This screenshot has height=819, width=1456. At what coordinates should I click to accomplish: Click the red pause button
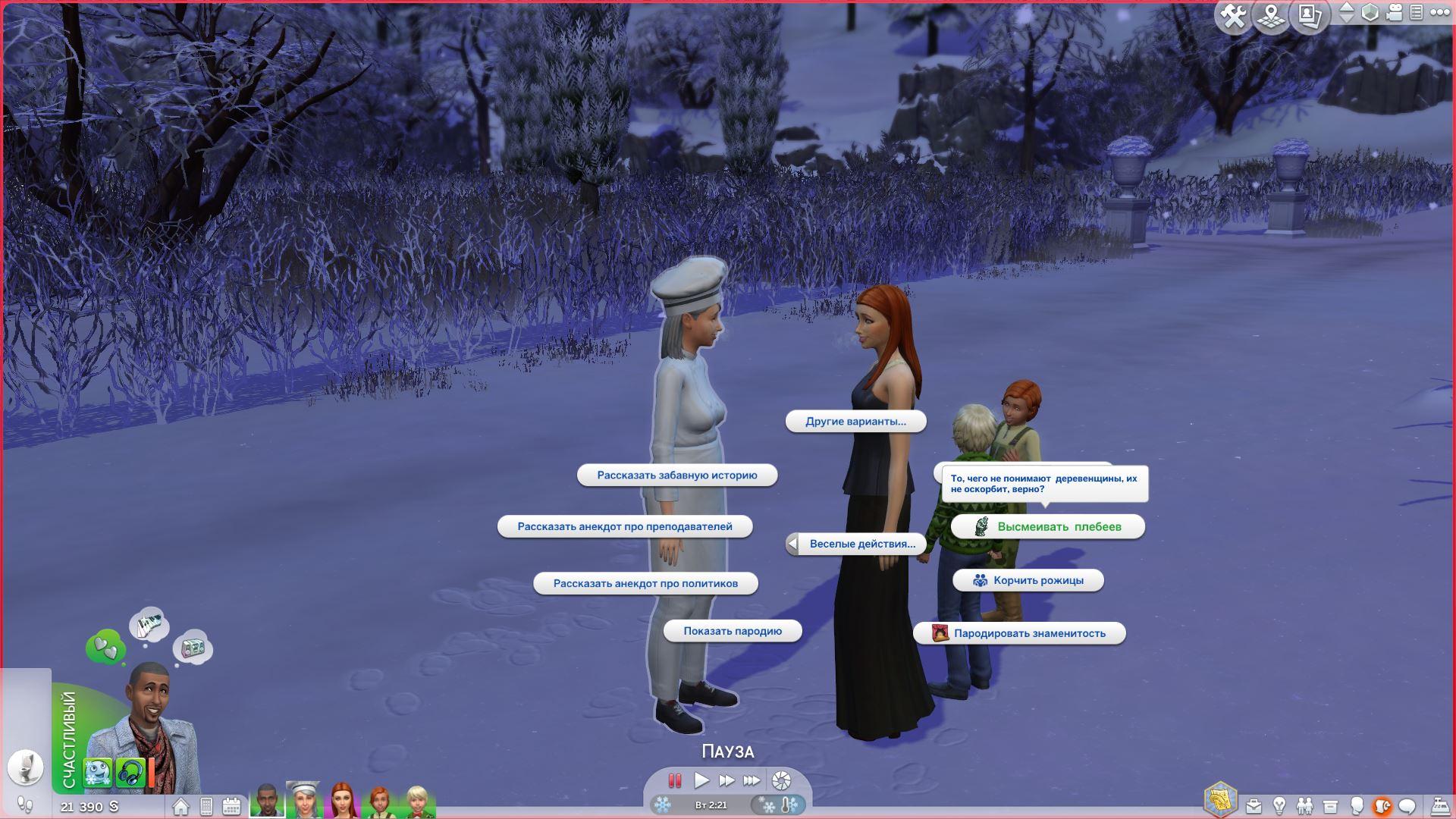(x=674, y=780)
